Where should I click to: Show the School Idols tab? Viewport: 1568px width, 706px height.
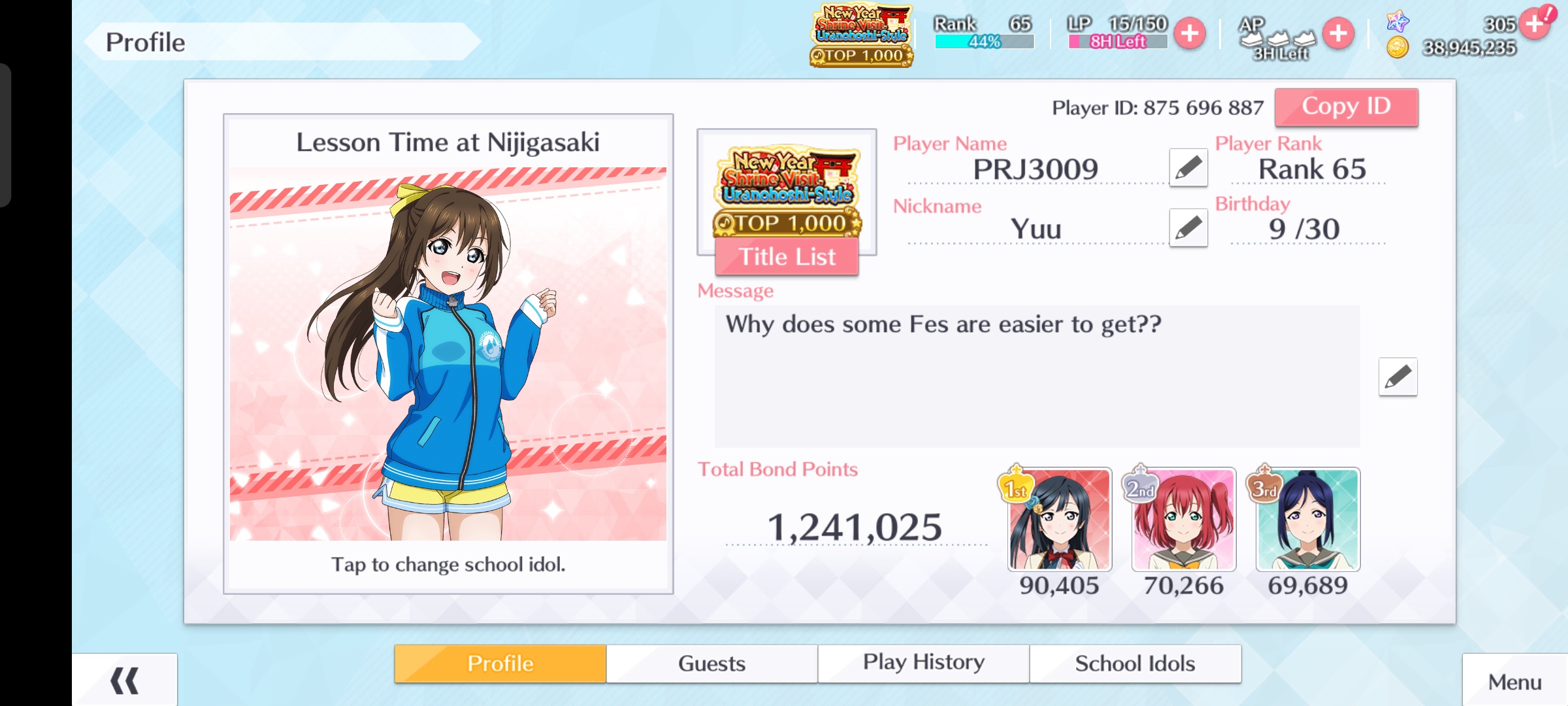pos(1135,664)
